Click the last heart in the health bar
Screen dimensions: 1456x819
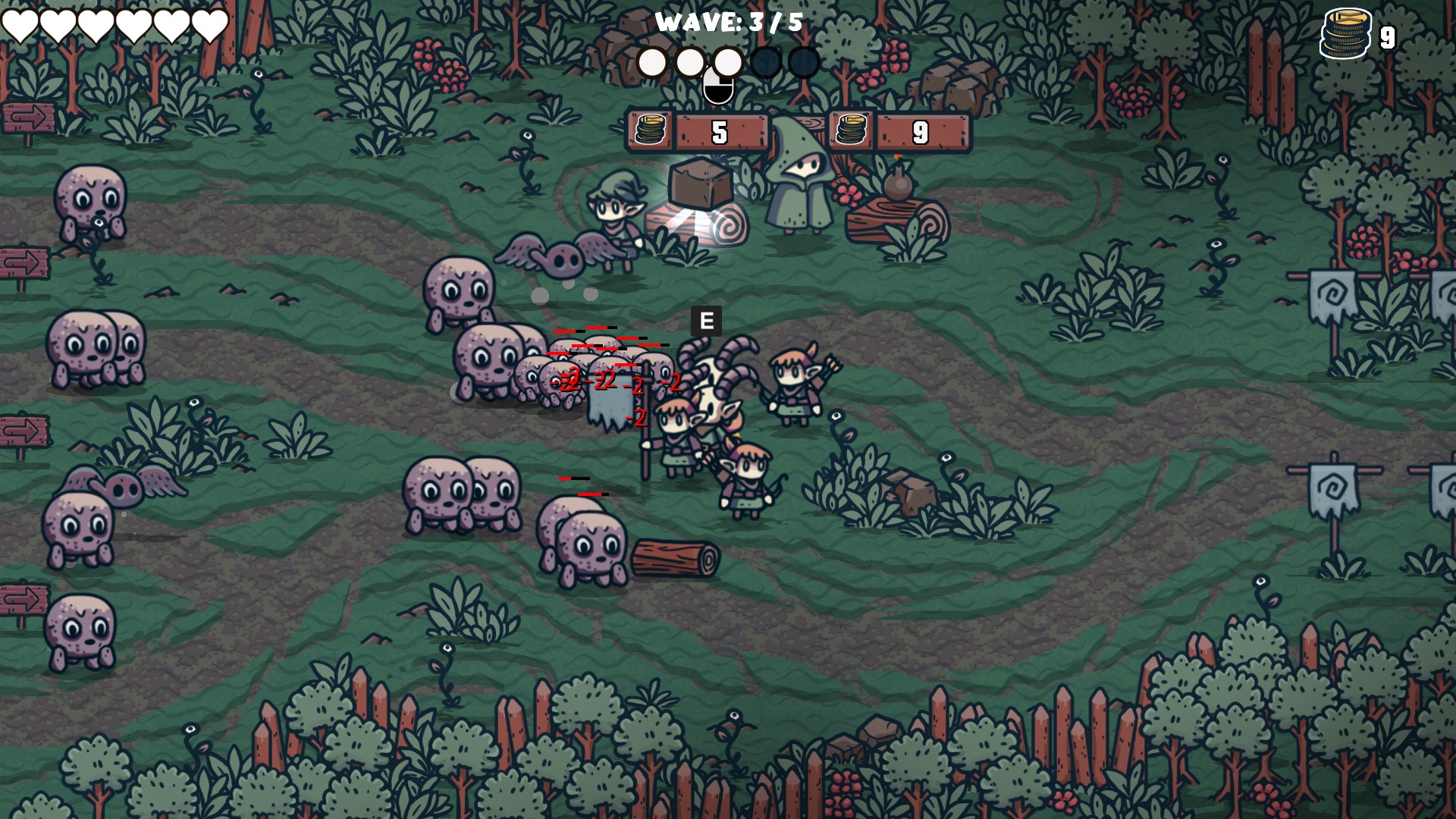211,23
